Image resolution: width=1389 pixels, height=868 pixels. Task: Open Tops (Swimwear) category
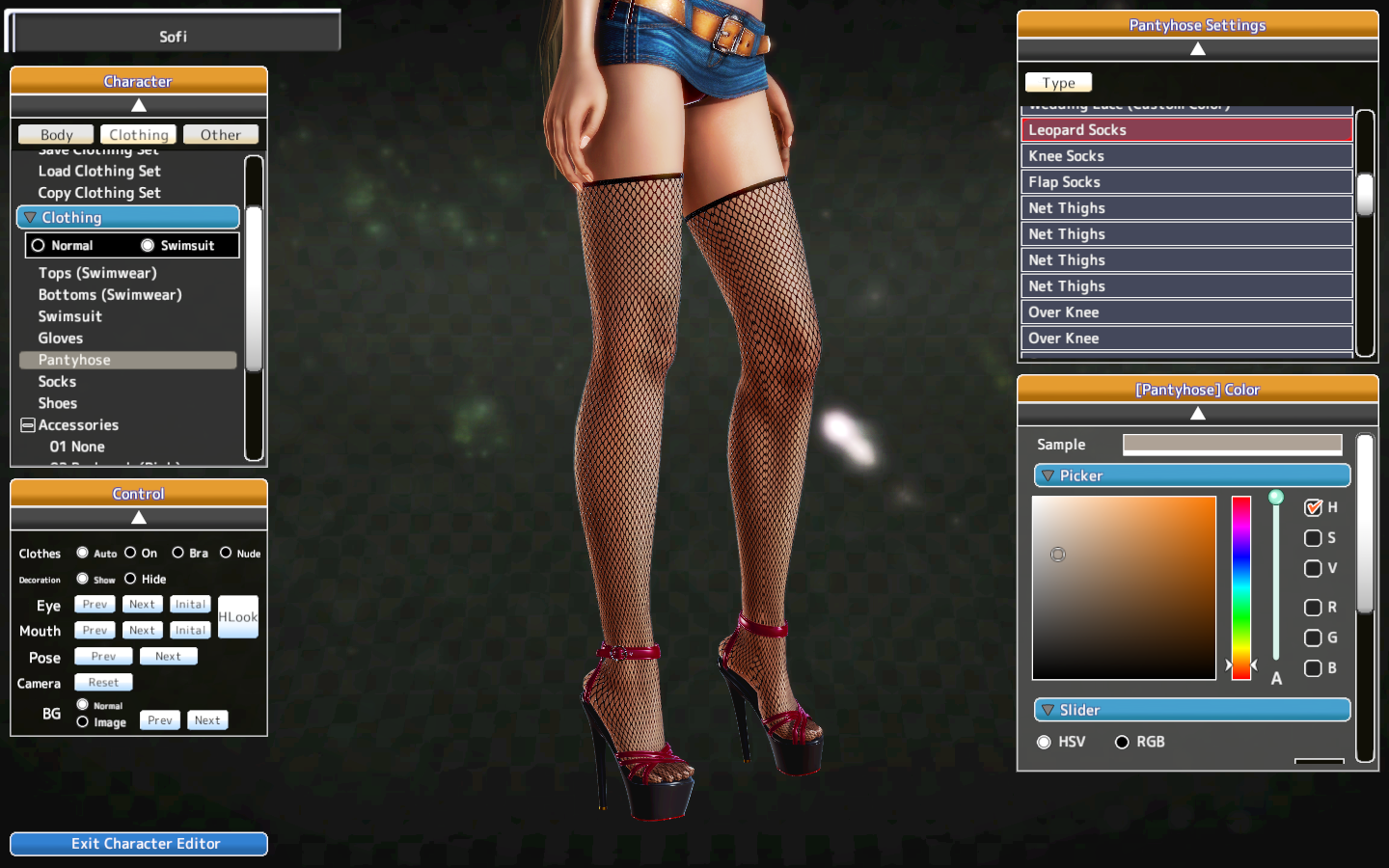97,273
